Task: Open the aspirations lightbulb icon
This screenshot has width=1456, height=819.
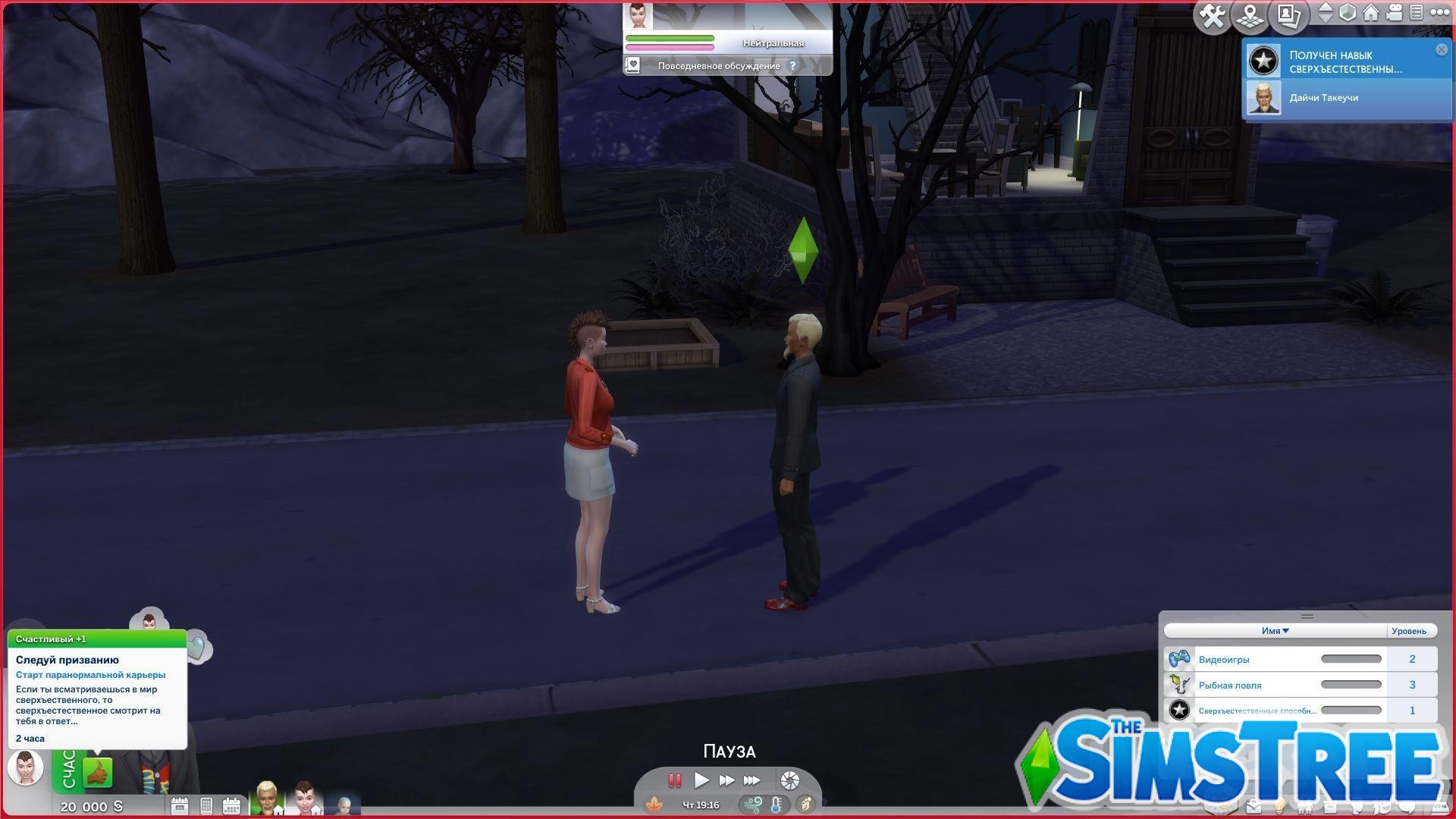Action: (x=1280, y=807)
